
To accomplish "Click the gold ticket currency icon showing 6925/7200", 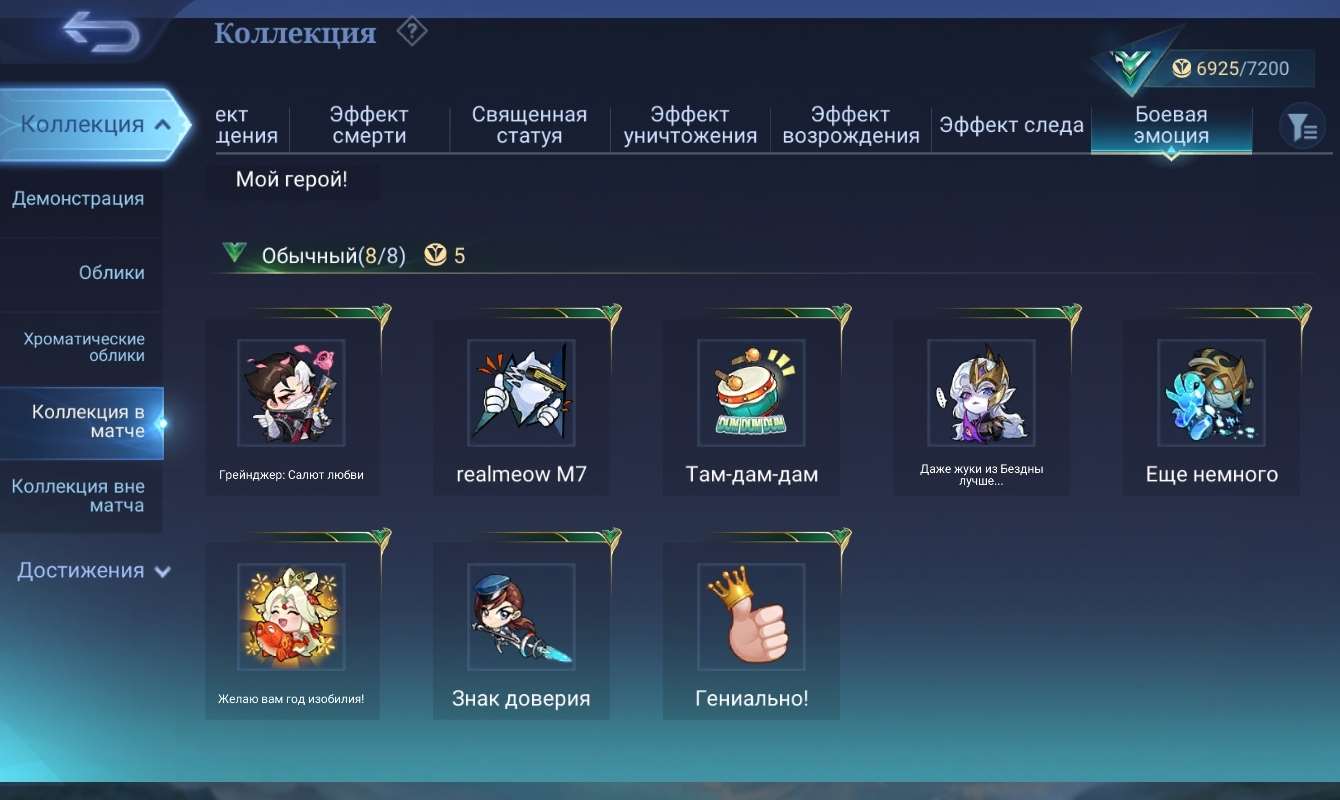I will [x=1181, y=68].
